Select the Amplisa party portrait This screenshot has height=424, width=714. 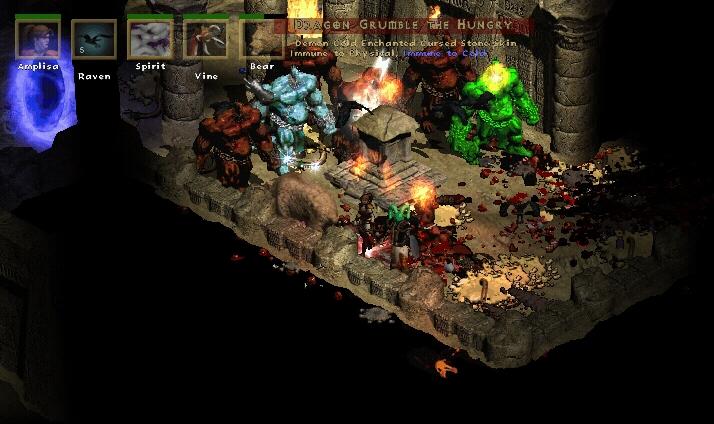[x=38, y=38]
